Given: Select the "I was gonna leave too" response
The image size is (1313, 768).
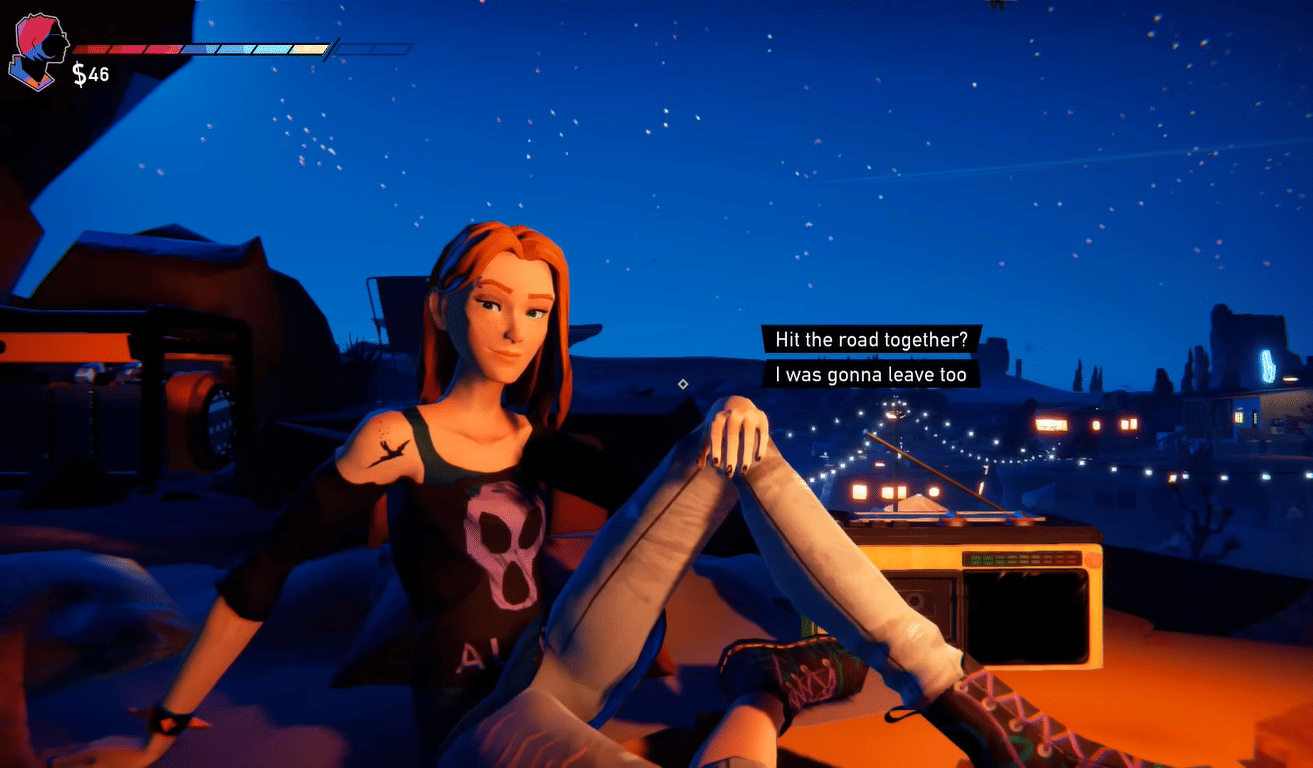Looking at the screenshot, I should [x=870, y=375].
